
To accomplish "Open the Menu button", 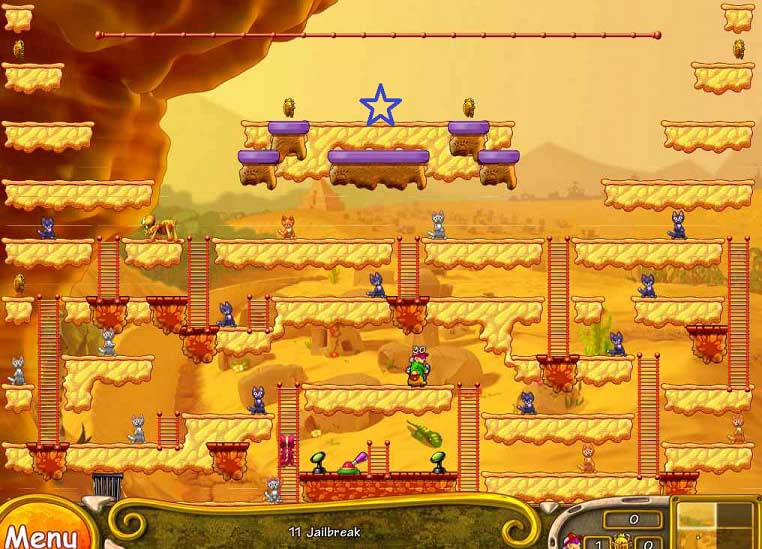I will 40,535.
